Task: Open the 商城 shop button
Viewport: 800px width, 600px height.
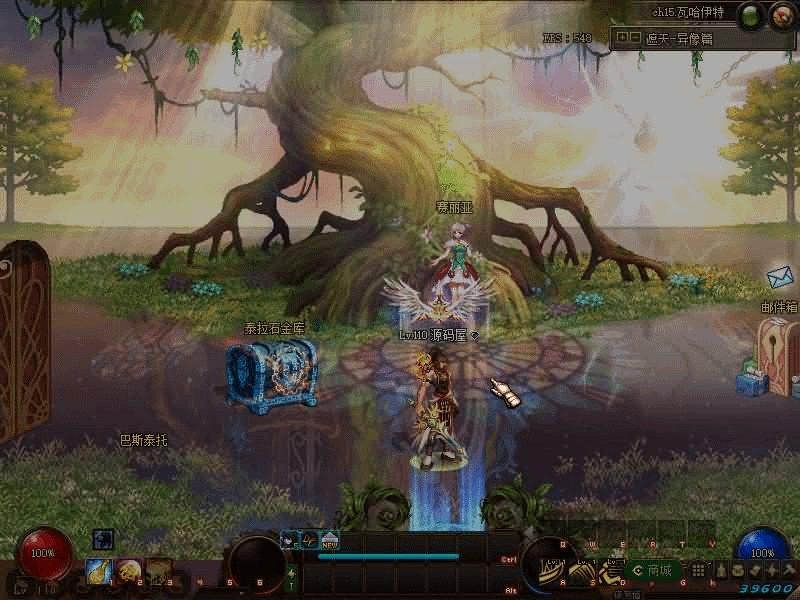Action: pyautogui.click(x=653, y=570)
